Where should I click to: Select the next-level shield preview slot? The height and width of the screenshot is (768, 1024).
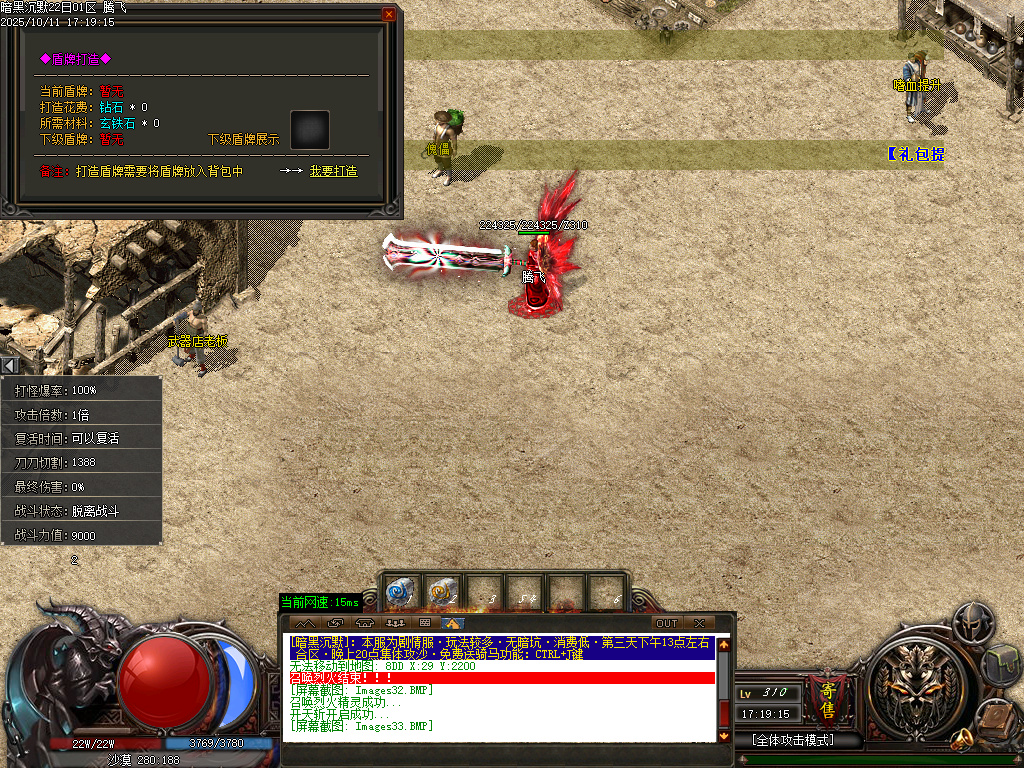coord(309,130)
